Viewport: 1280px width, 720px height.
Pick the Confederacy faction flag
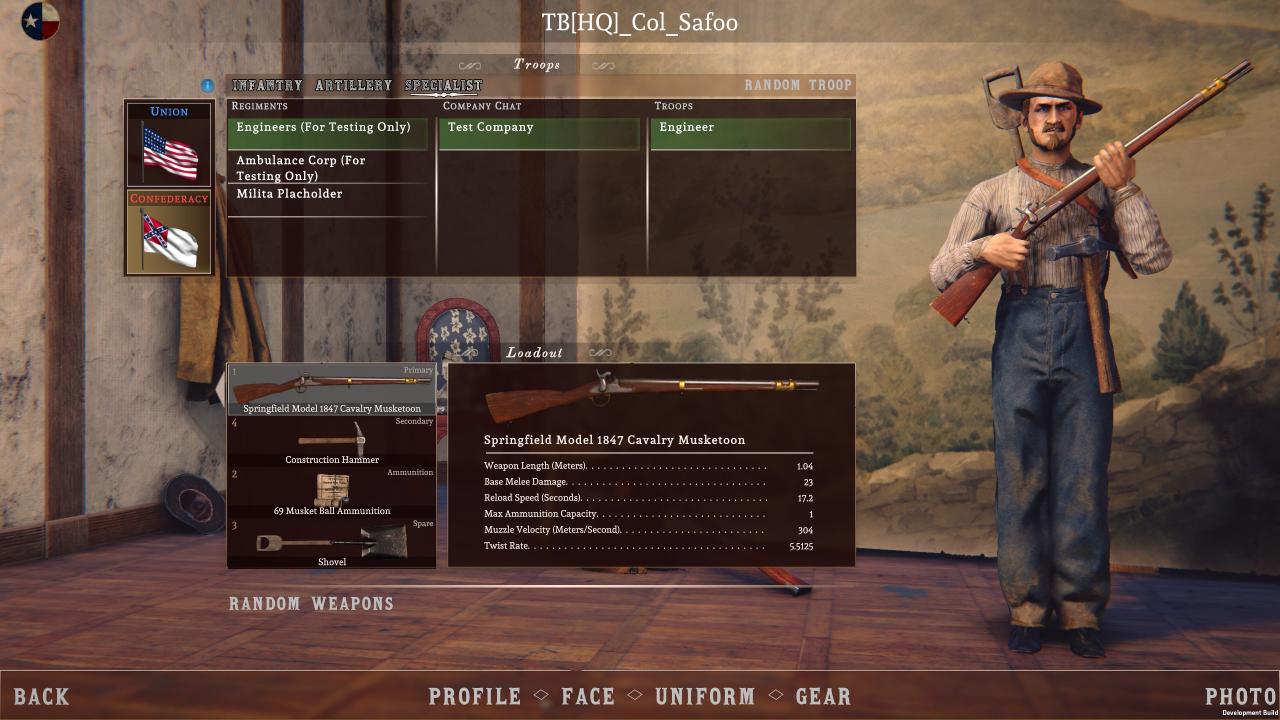coord(169,232)
